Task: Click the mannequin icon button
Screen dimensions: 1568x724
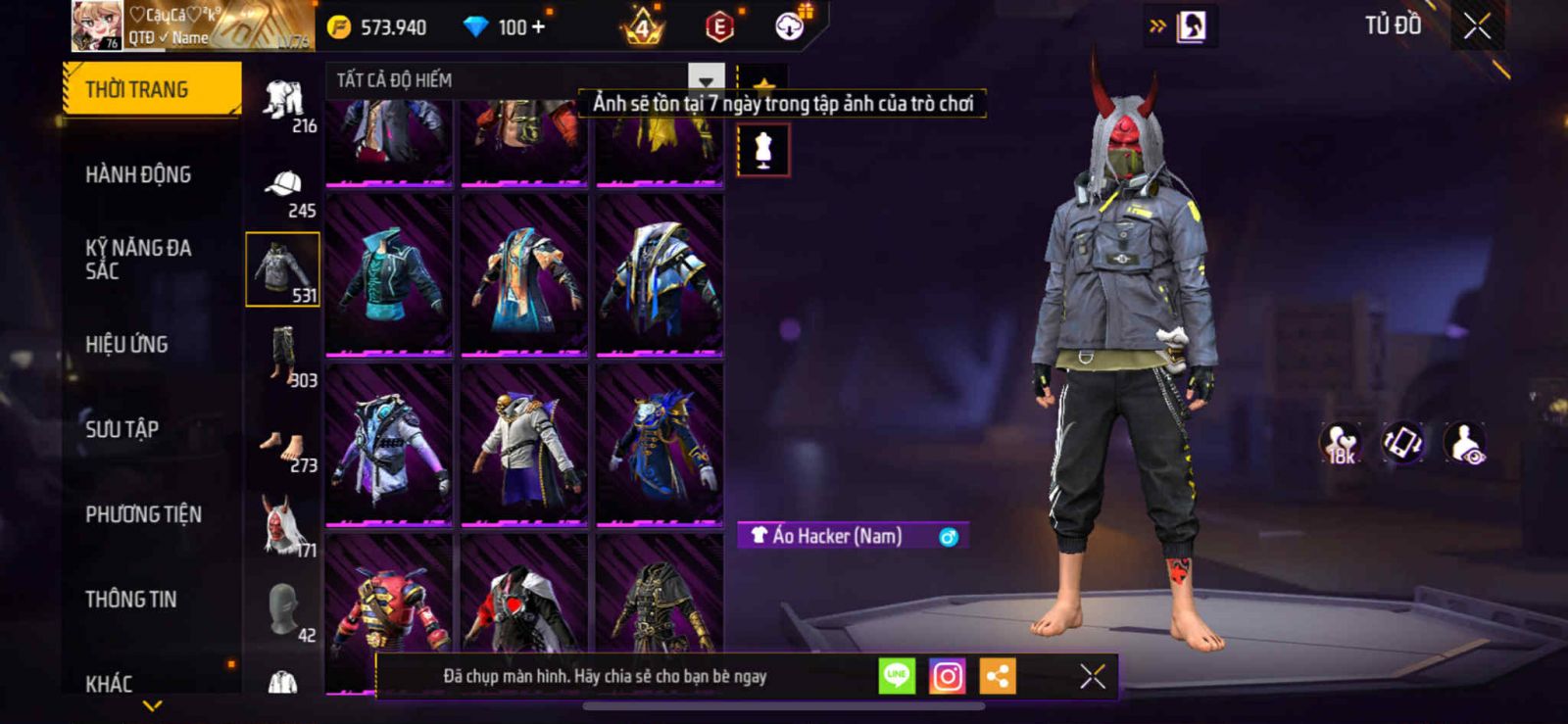Action: pyautogui.click(x=763, y=151)
